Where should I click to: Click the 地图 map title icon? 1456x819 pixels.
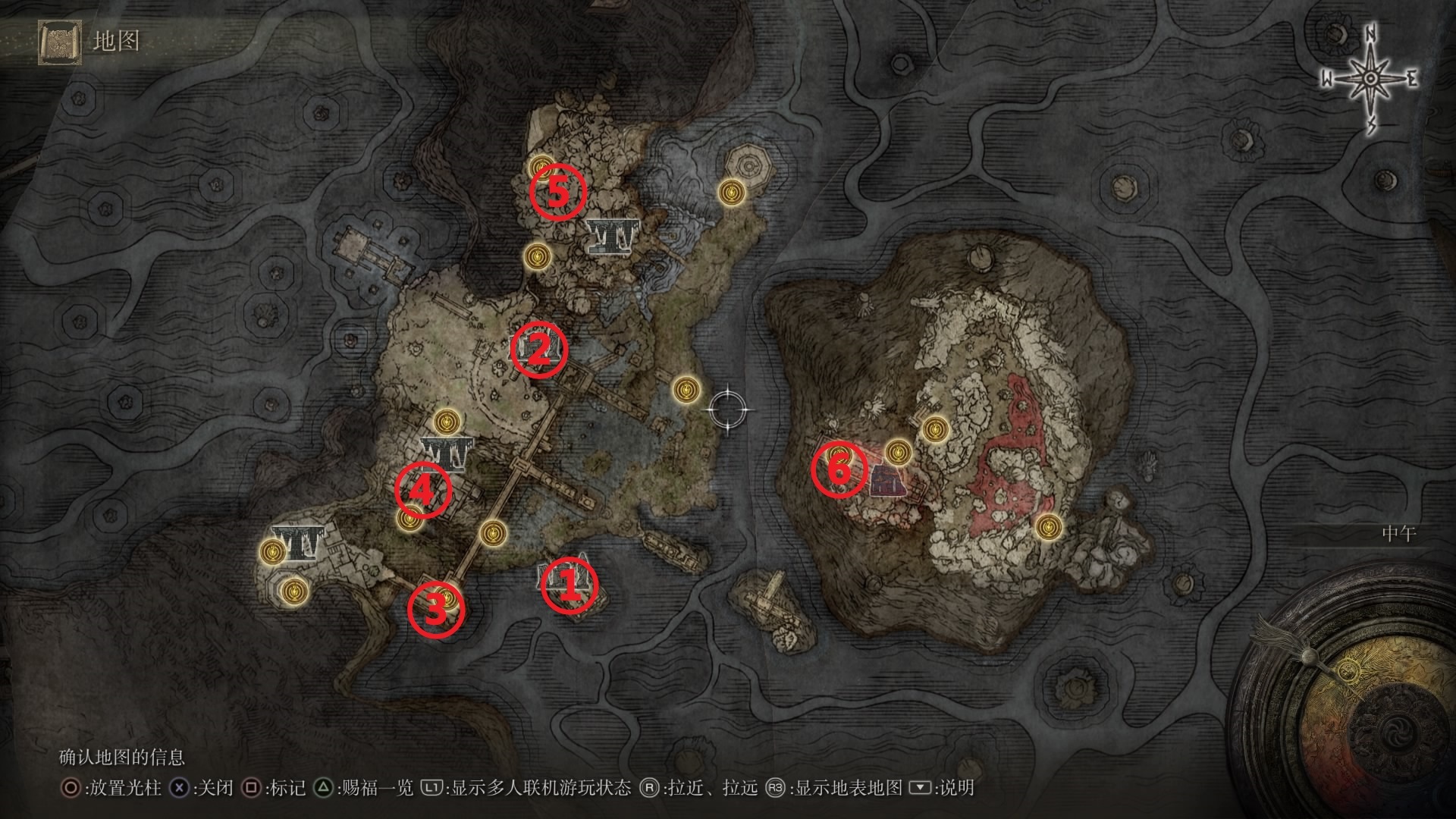(x=60, y=42)
